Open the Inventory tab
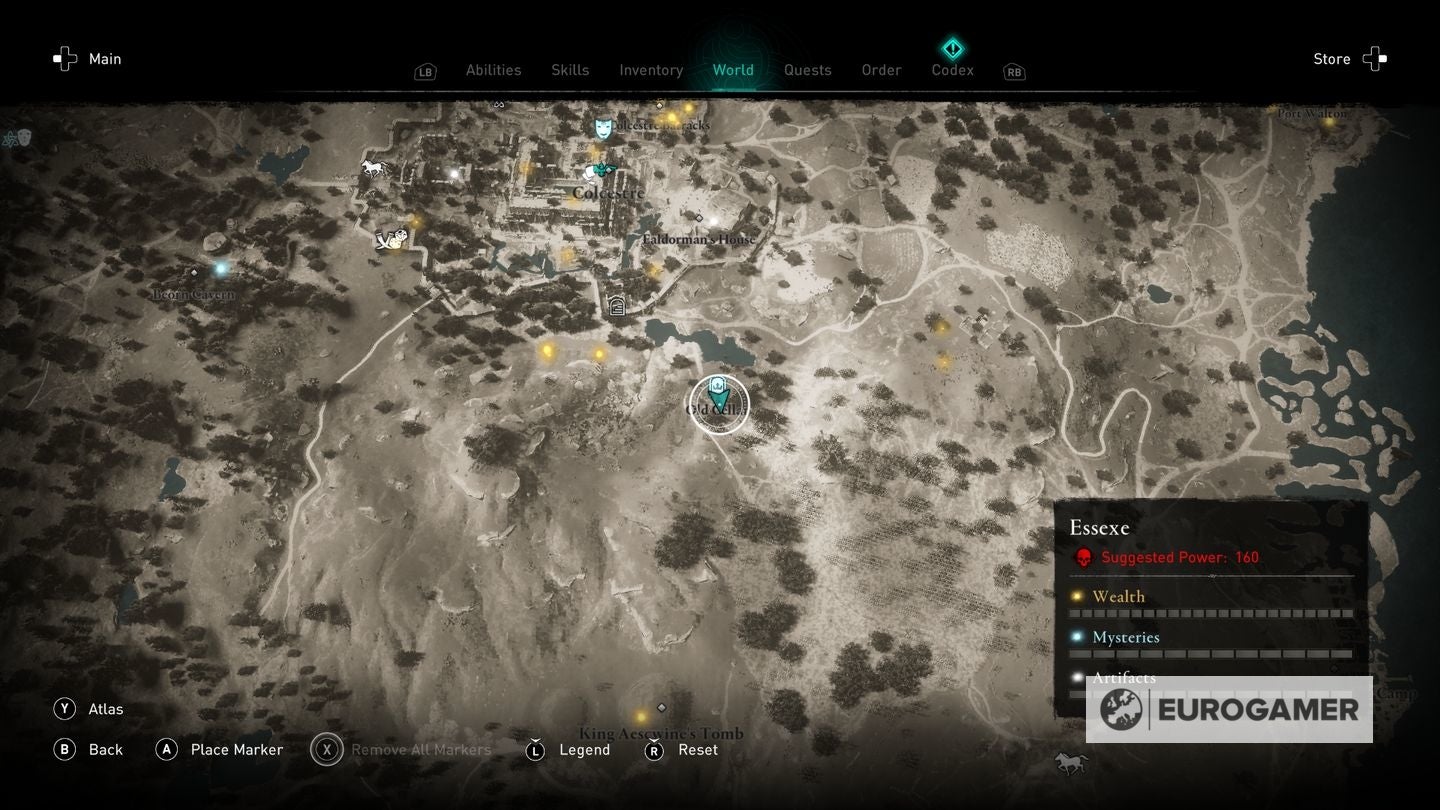Viewport: 1440px width, 810px height. [651, 70]
